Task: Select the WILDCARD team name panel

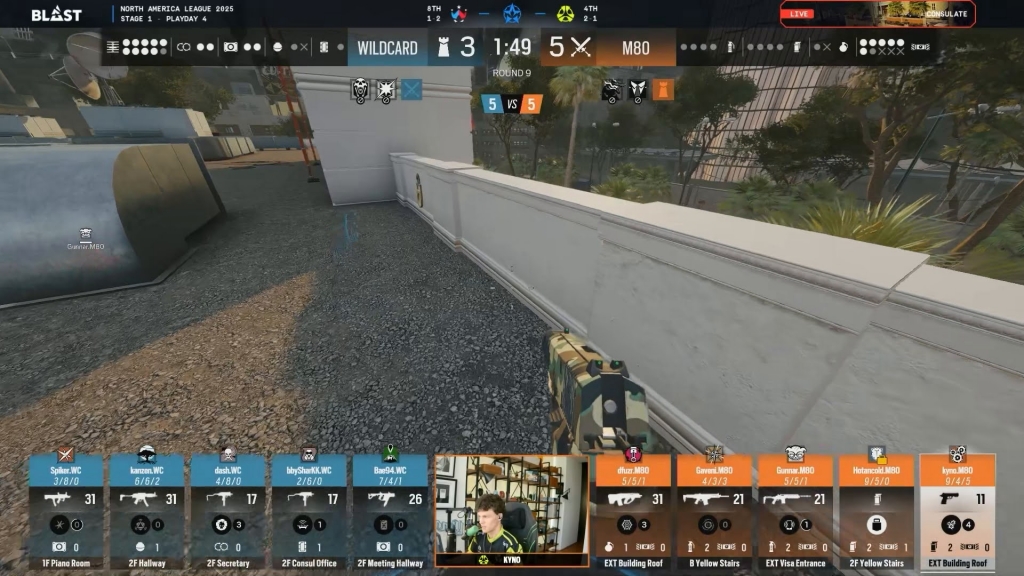Action: coord(386,48)
